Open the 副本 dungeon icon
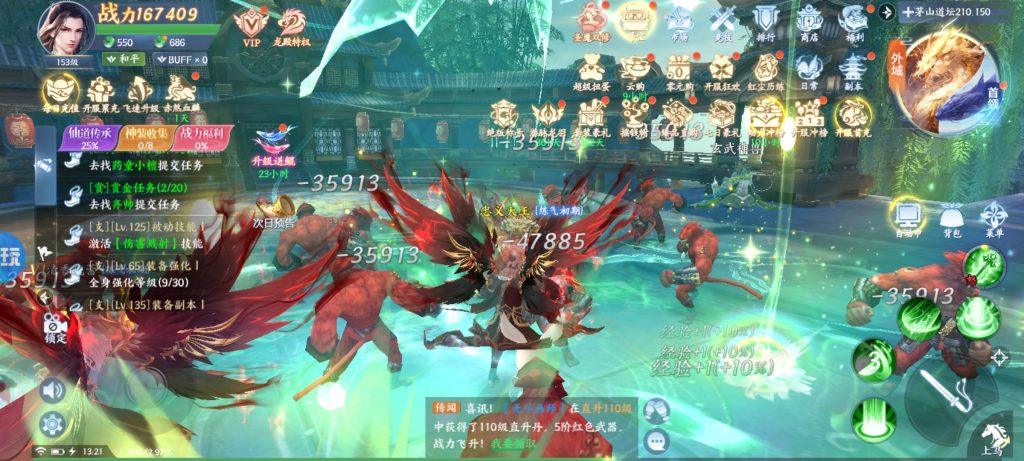Image resolution: width=1024 pixels, height=461 pixels. point(852,70)
